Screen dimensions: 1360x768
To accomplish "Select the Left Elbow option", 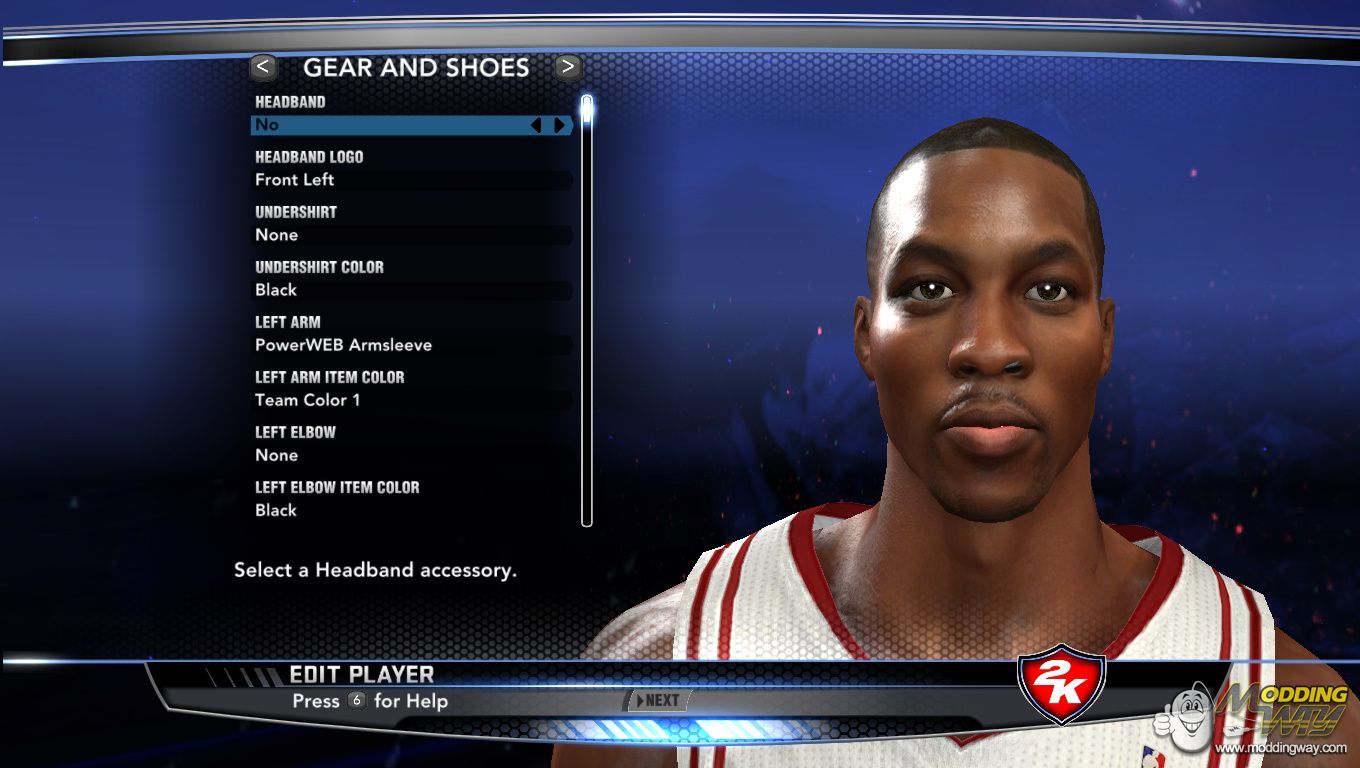I will click(x=410, y=455).
